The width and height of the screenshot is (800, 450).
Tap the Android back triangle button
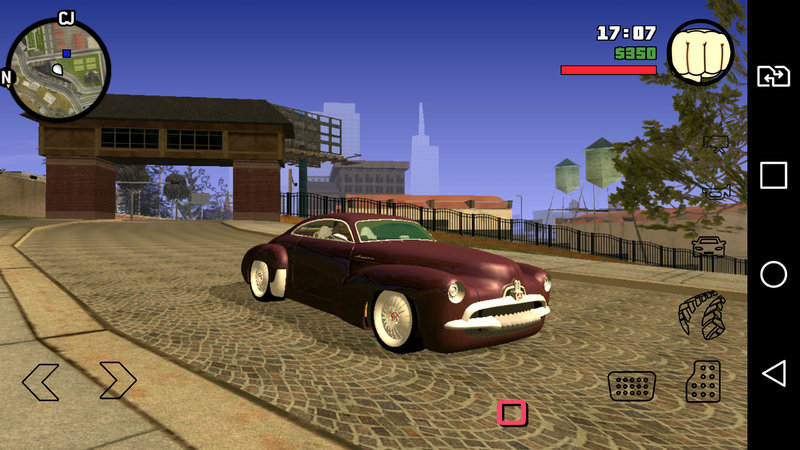click(773, 374)
